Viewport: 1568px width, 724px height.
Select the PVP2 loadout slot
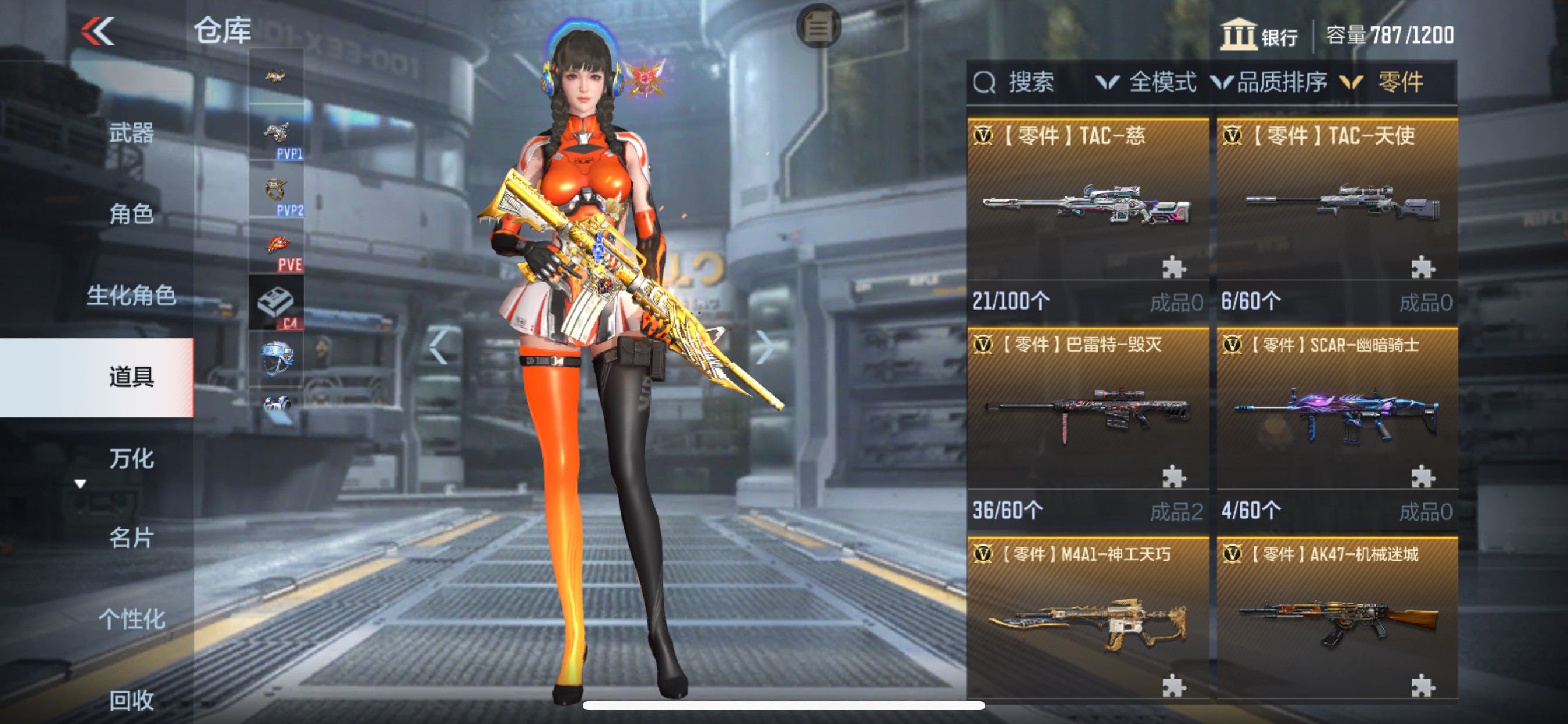[276, 190]
